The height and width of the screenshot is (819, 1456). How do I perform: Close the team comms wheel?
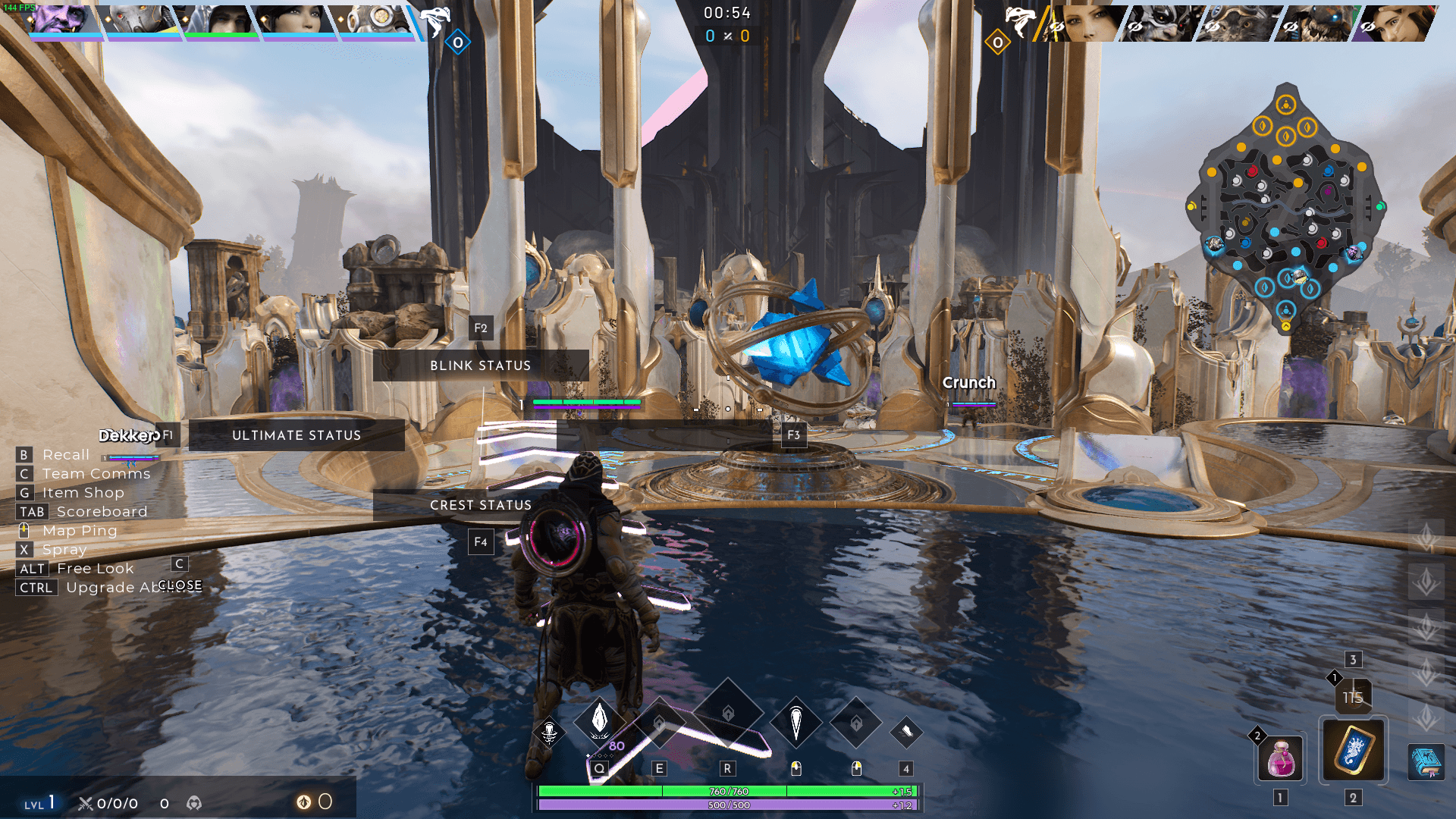pos(180,585)
